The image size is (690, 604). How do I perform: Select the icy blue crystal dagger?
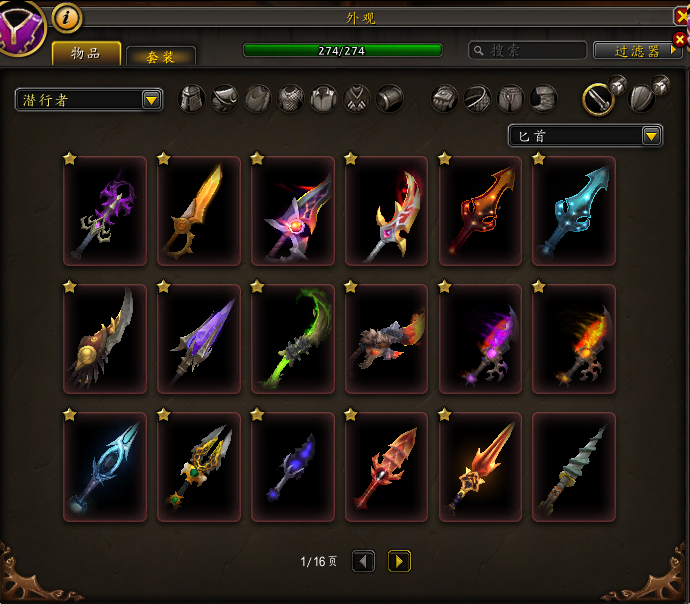(x=105, y=467)
